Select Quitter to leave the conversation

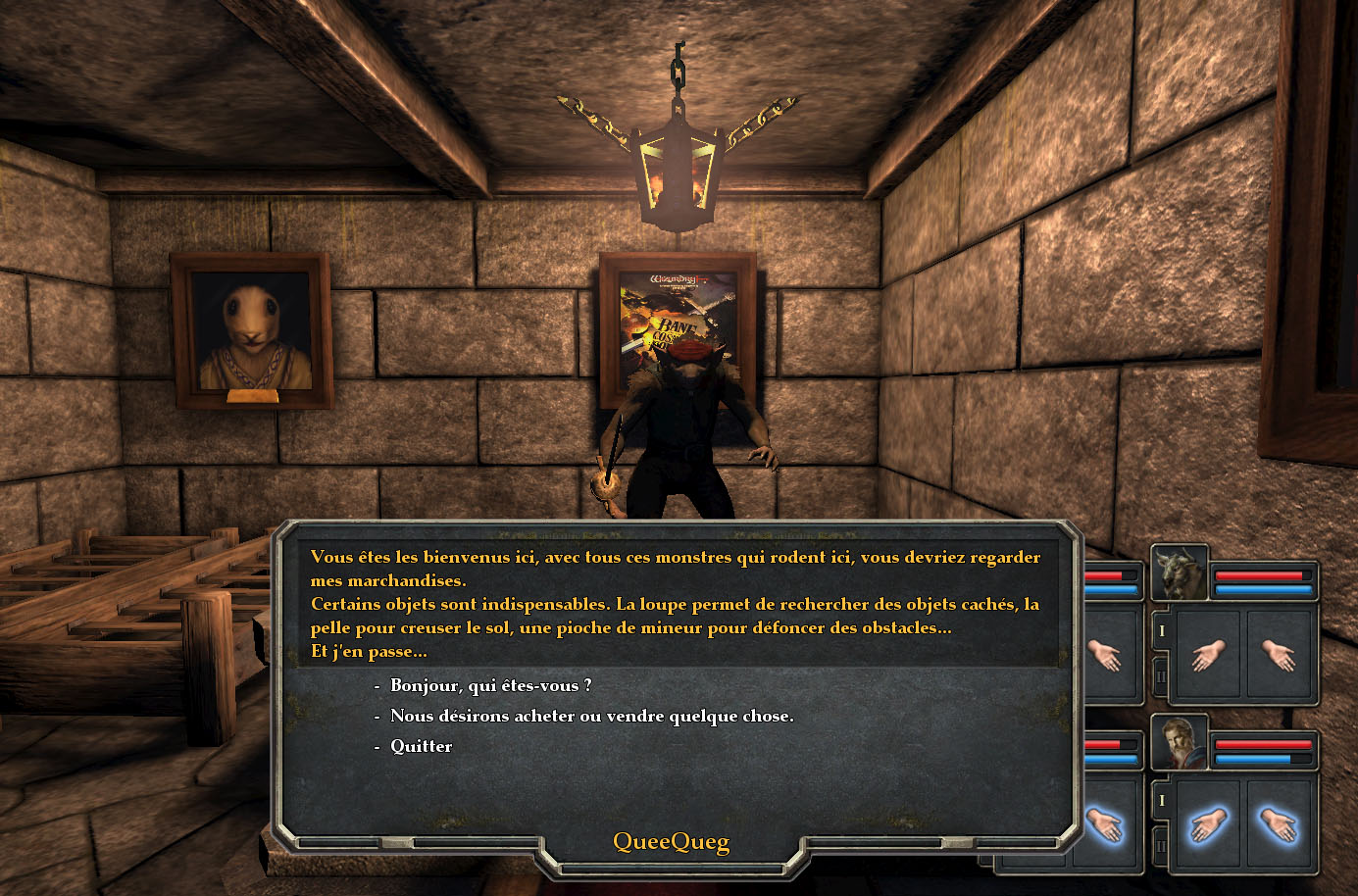421,746
